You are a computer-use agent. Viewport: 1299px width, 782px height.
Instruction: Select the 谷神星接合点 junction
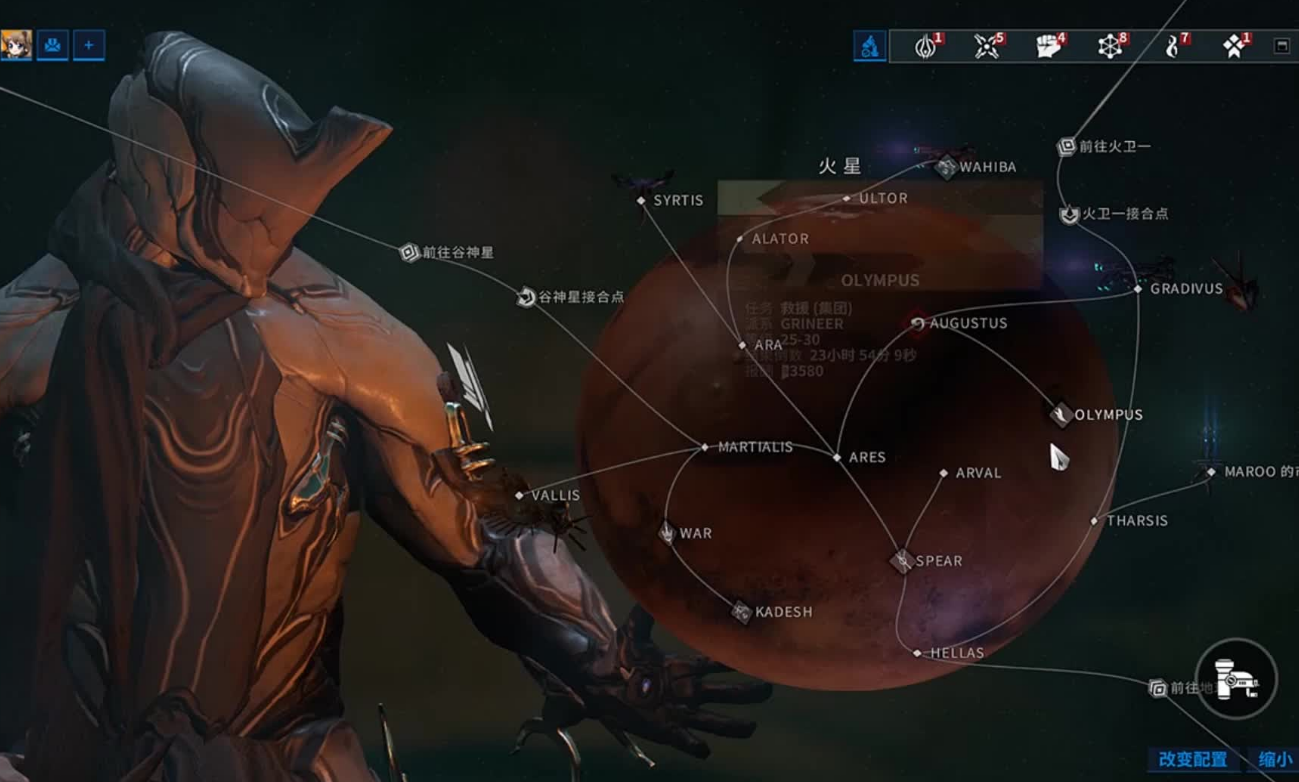pos(526,297)
